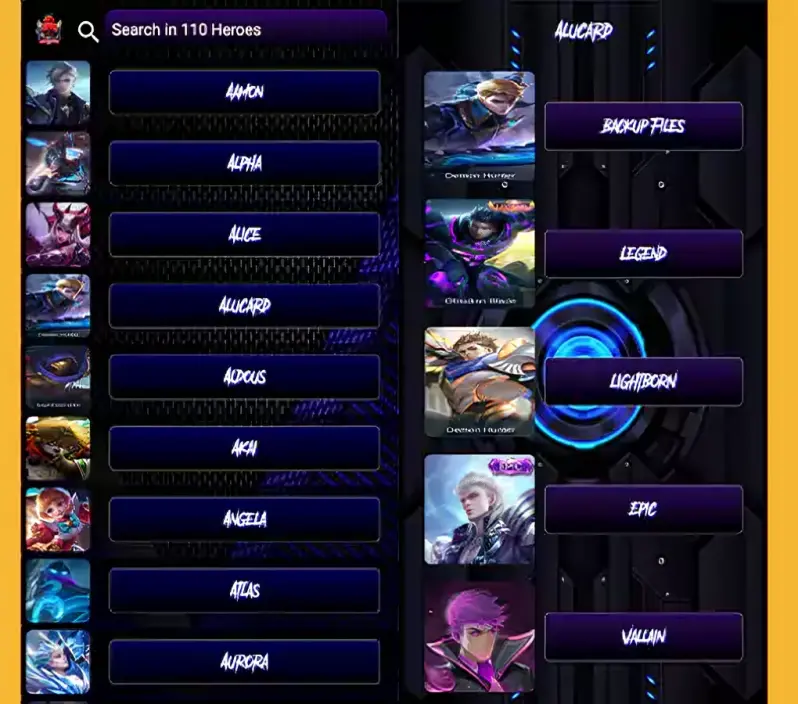This screenshot has height=704, width=798.
Task: Select Angela from the list
Action: pyautogui.click(x=244, y=519)
